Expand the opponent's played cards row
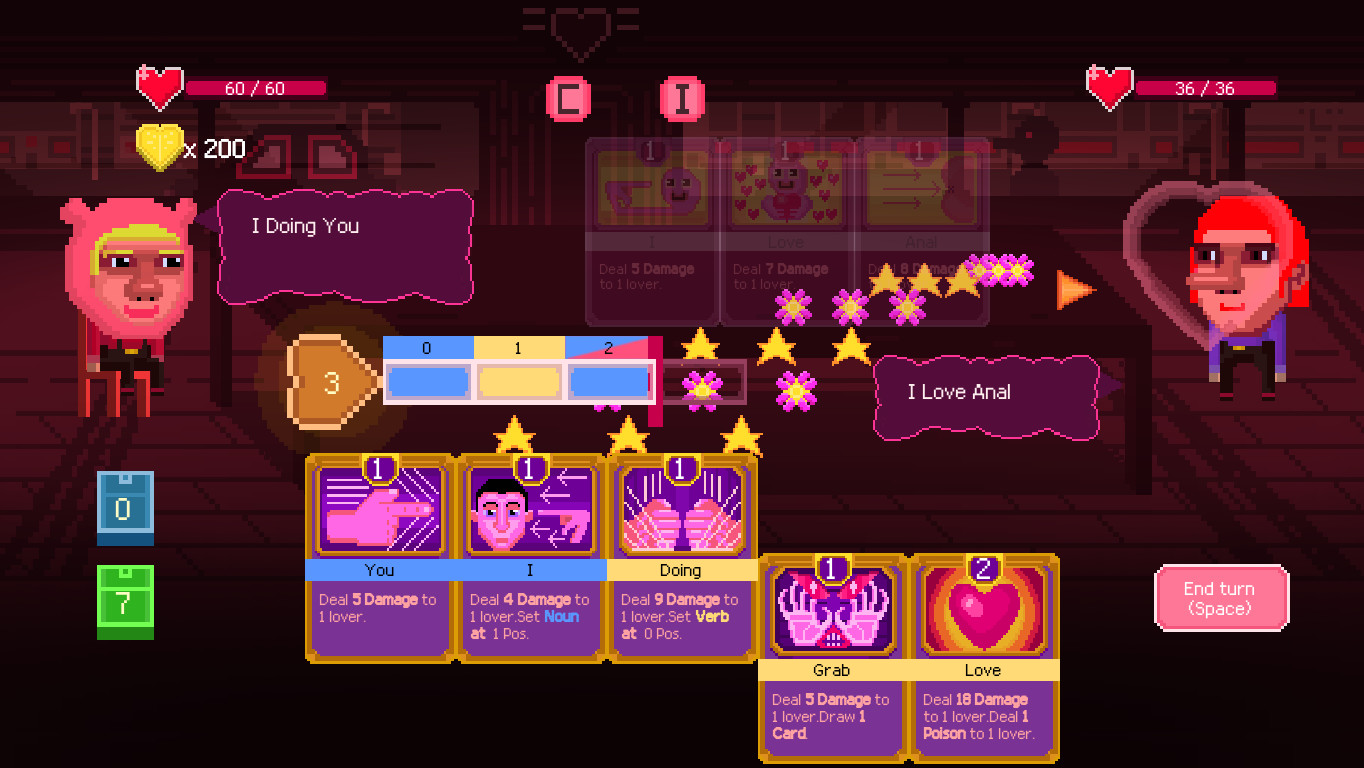 (x=786, y=235)
